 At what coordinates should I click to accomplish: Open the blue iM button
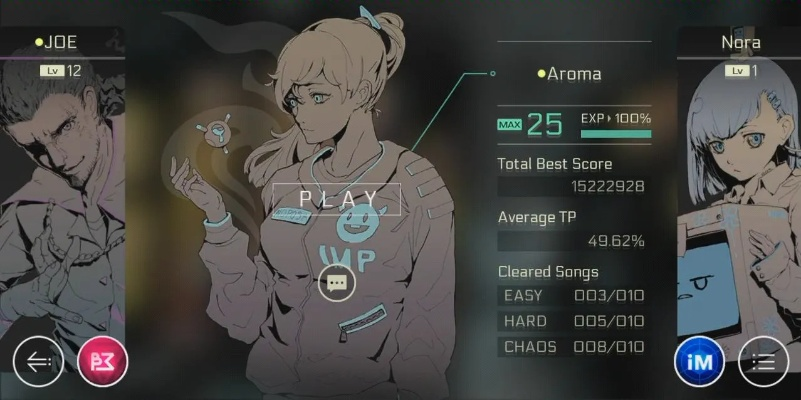[x=700, y=362]
